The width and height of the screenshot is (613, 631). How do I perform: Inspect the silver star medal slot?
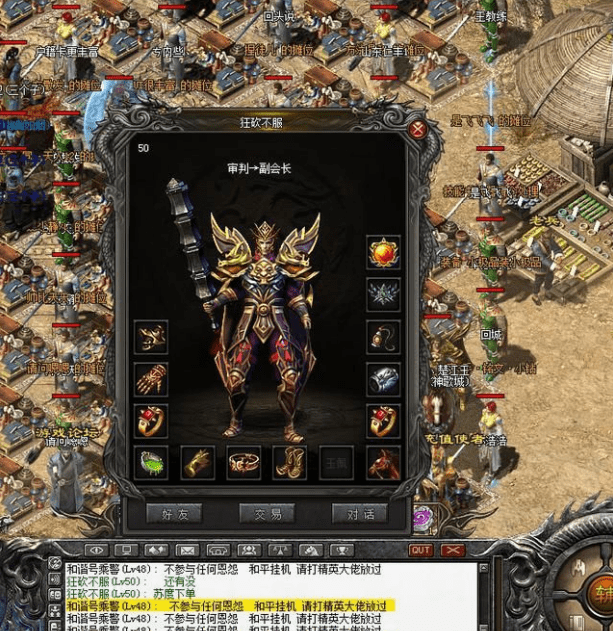point(383,293)
